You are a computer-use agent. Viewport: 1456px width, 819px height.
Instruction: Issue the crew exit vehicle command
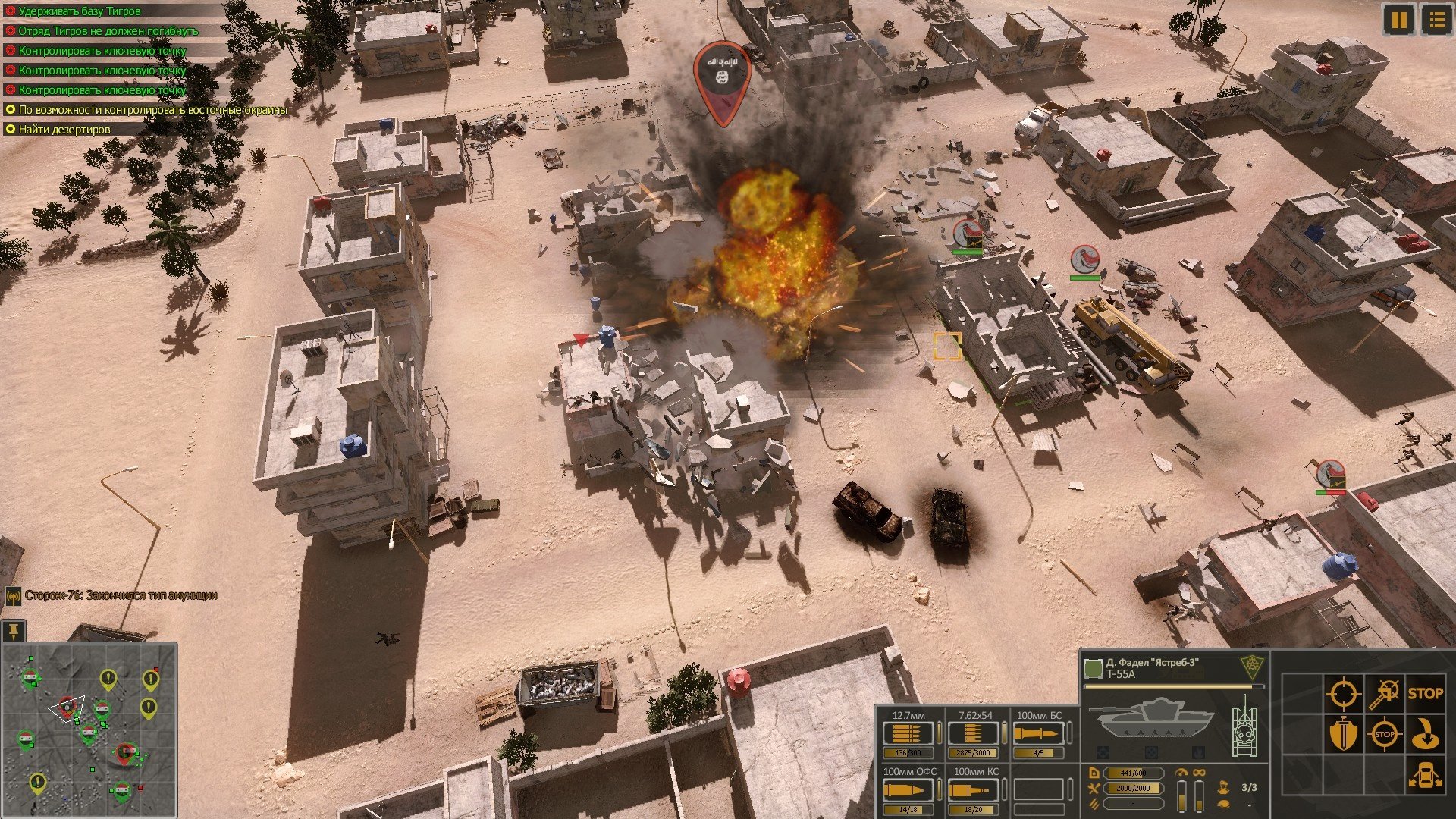click(x=1425, y=776)
